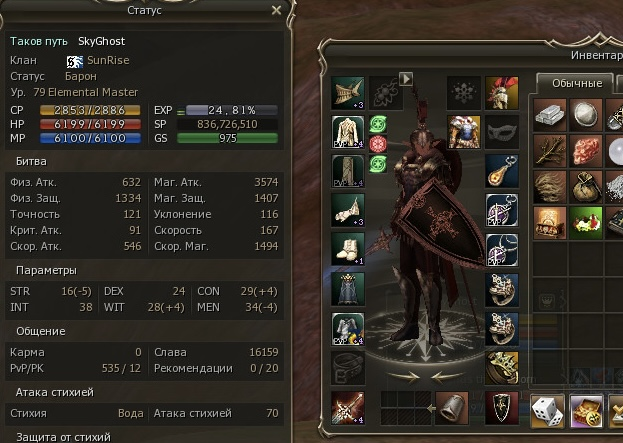Select the equipped chest armor slot
Image resolution: width=623 pixels, height=443 pixels.
pos(347,131)
